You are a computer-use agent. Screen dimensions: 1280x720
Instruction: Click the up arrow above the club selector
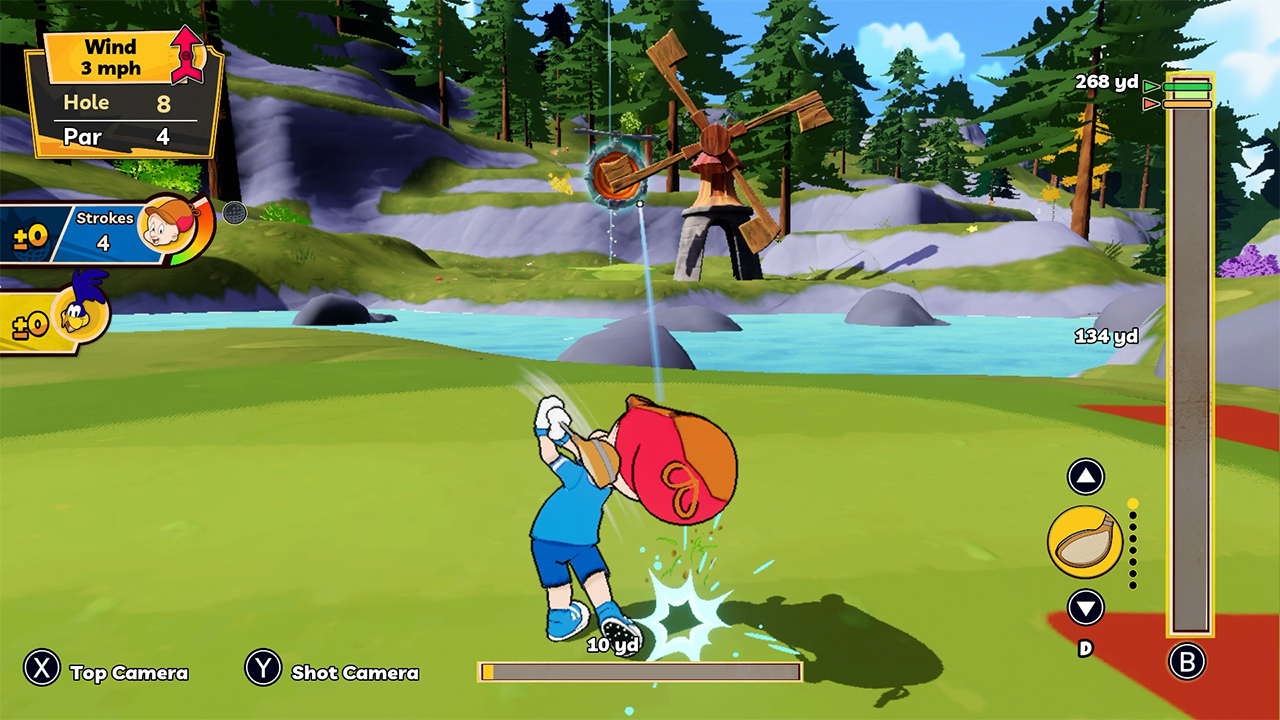[x=1085, y=477]
